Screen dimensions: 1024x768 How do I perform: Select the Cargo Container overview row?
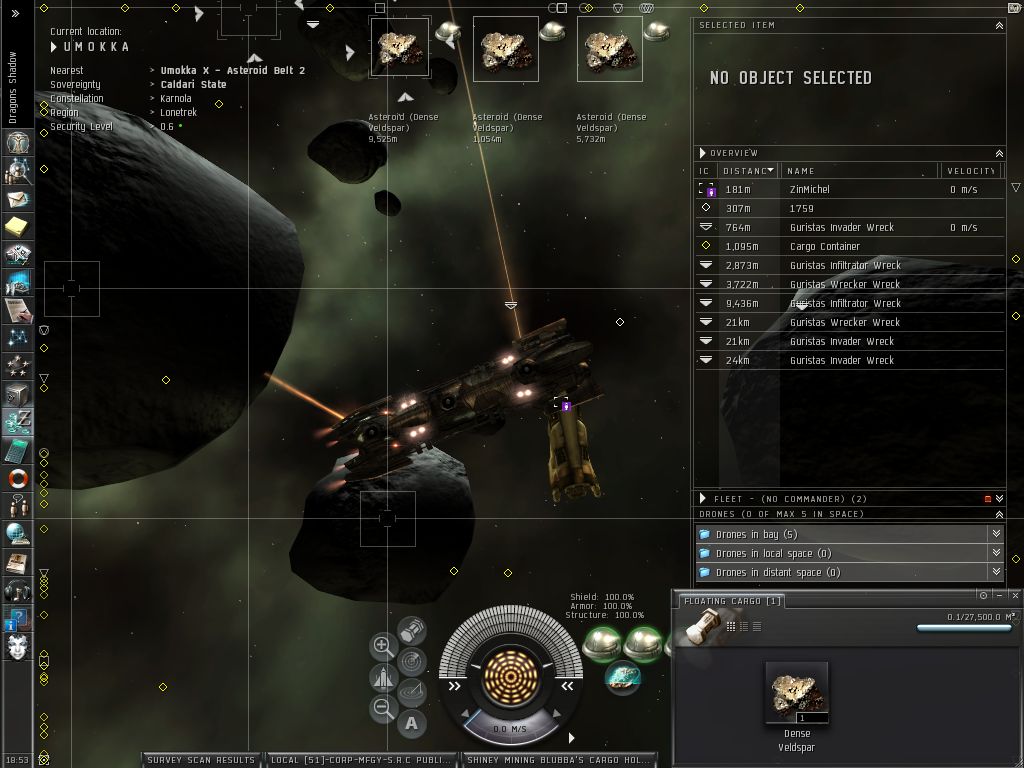(x=824, y=246)
